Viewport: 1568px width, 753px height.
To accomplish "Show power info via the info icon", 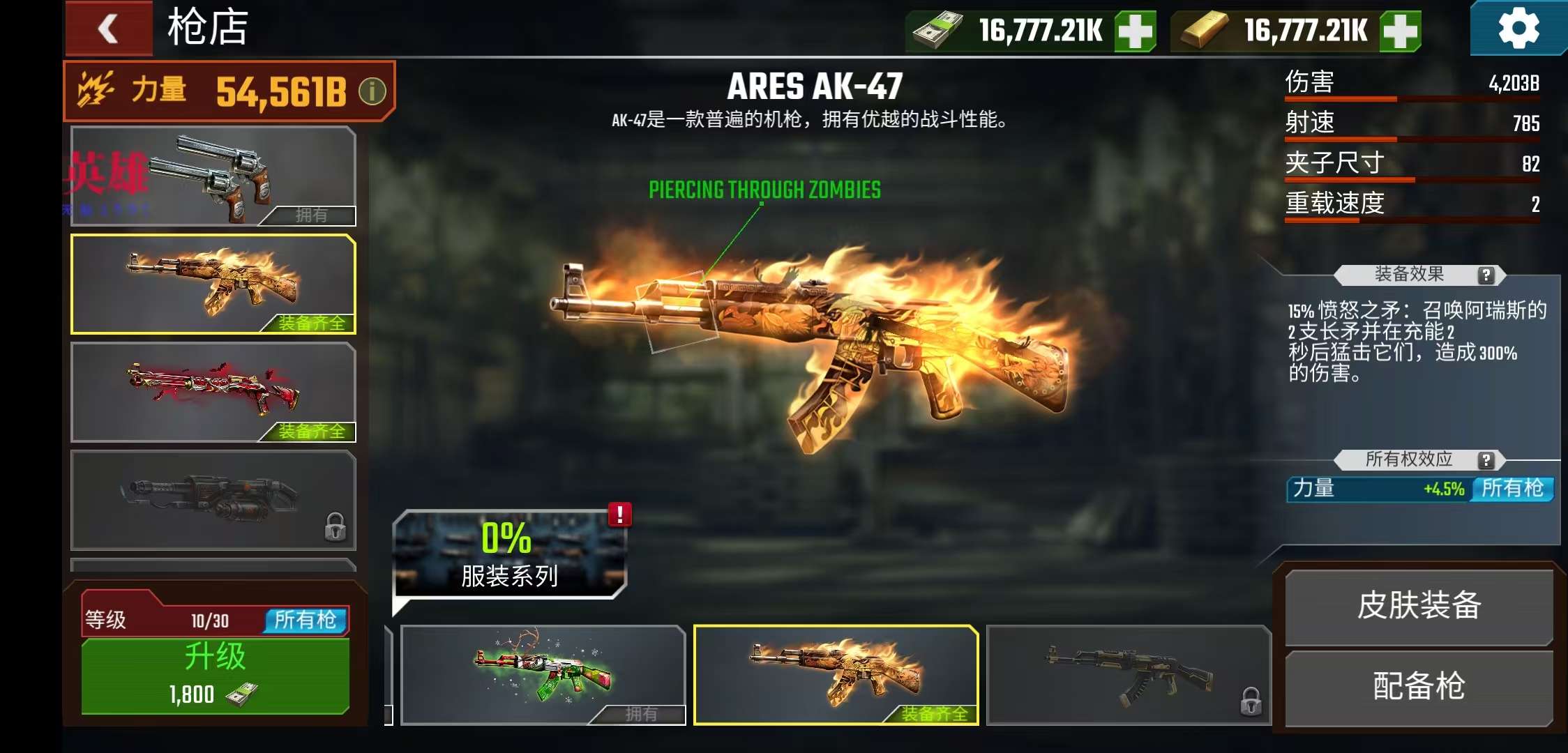I will tap(372, 91).
